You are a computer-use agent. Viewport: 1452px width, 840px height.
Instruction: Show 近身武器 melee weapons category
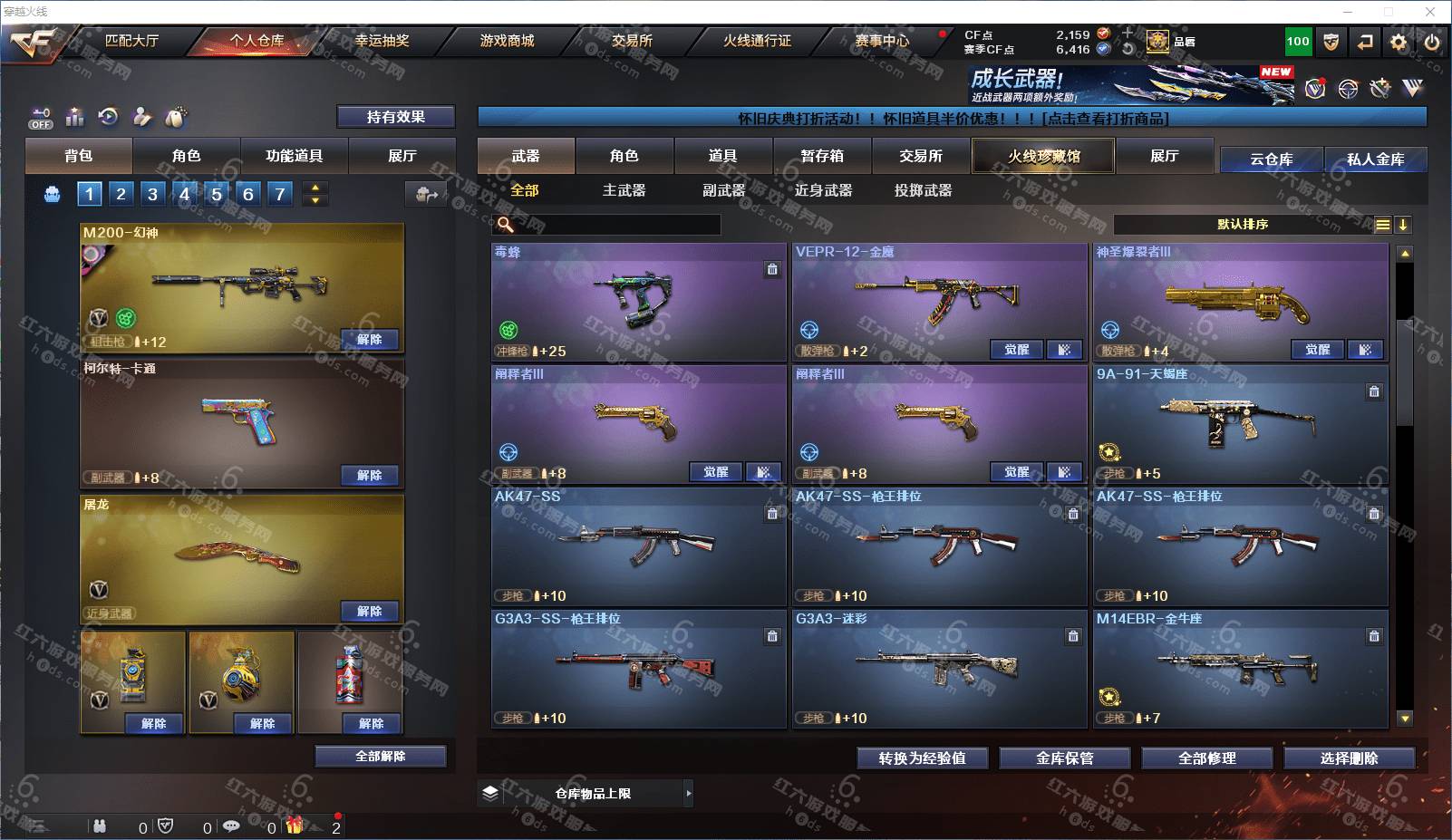click(x=823, y=190)
